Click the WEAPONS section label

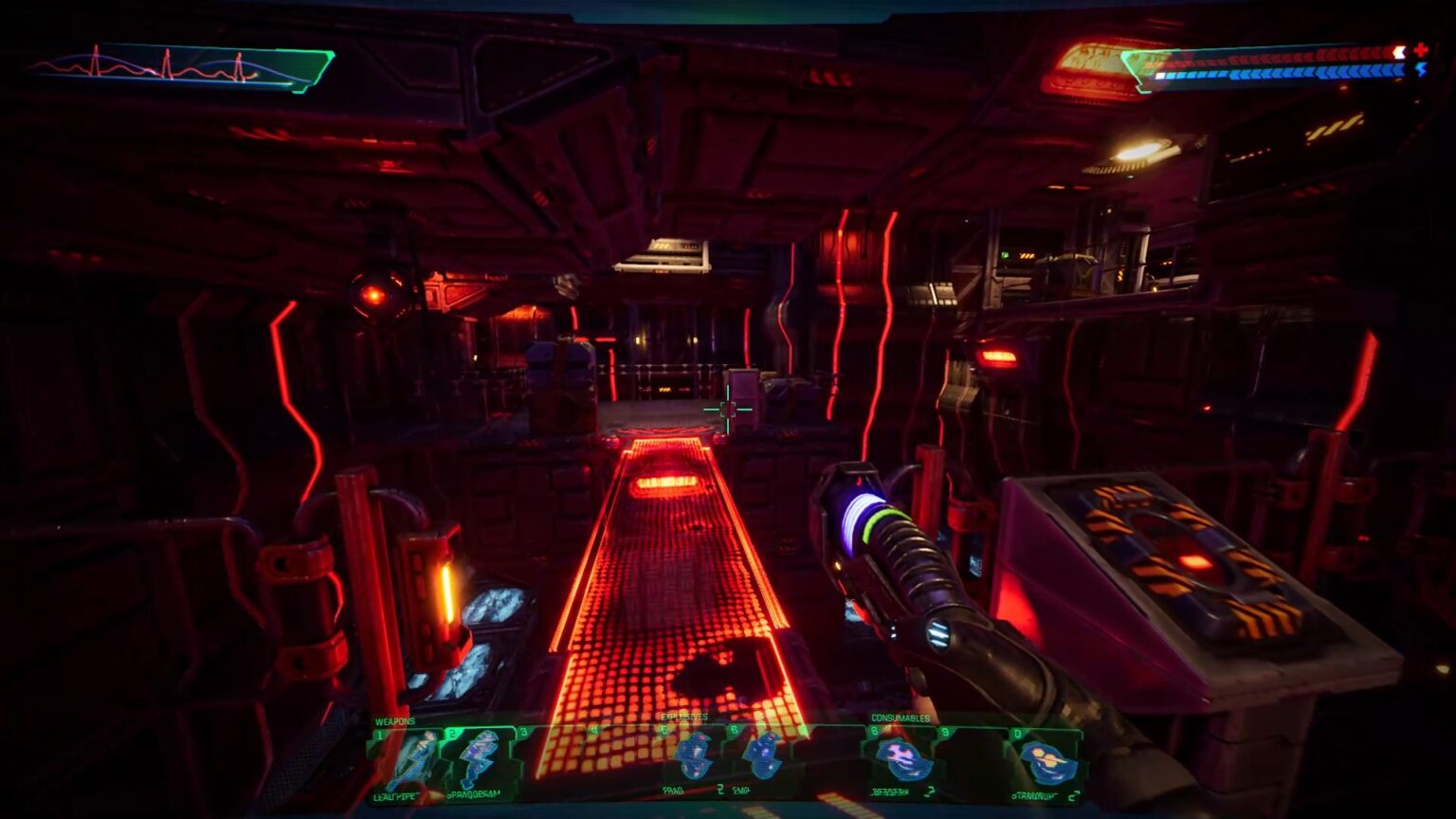(393, 719)
